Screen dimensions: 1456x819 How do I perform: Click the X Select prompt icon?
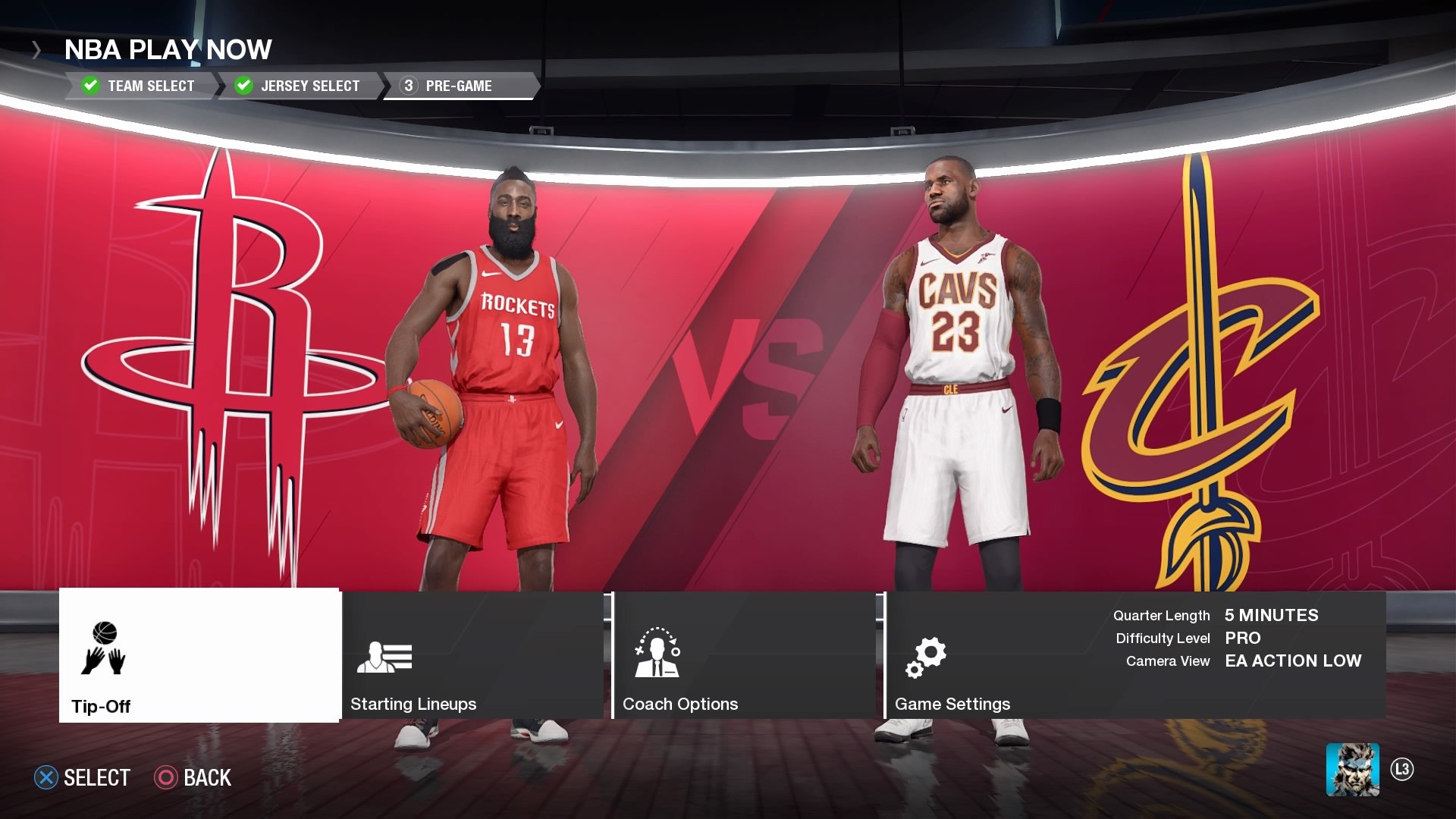point(47,777)
